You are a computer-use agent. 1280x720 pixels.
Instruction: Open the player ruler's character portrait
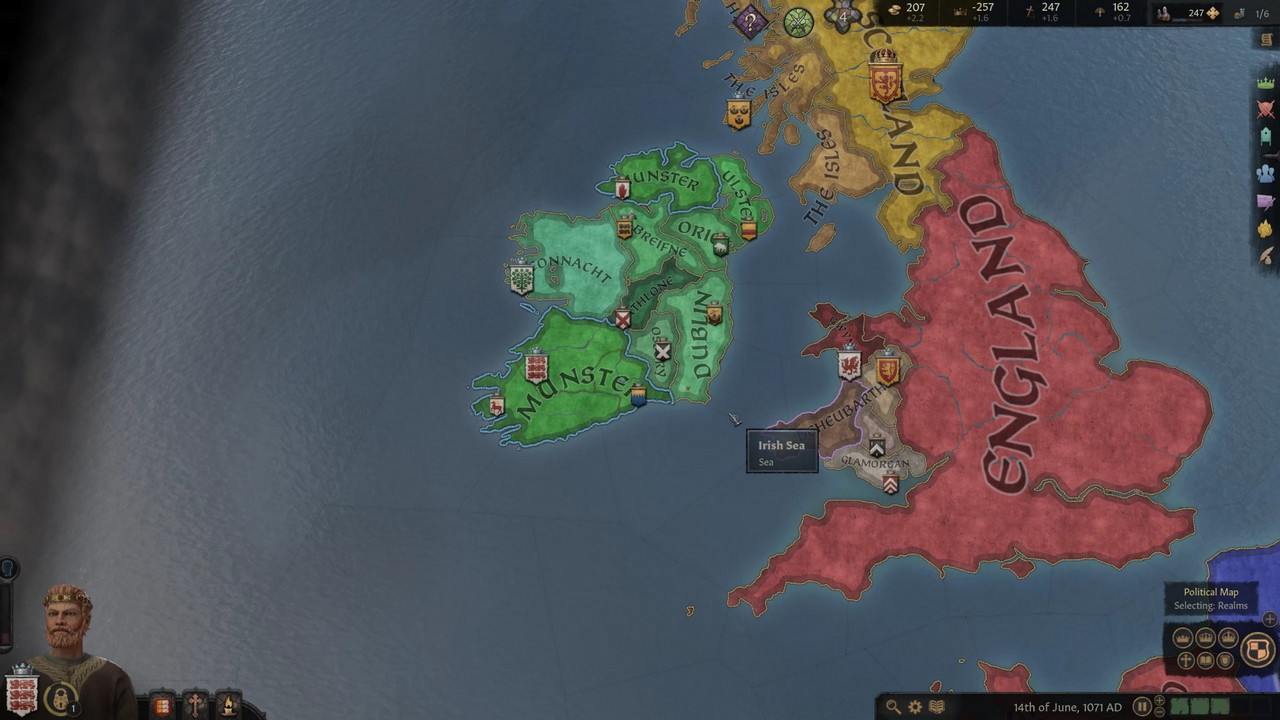(70, 630)
